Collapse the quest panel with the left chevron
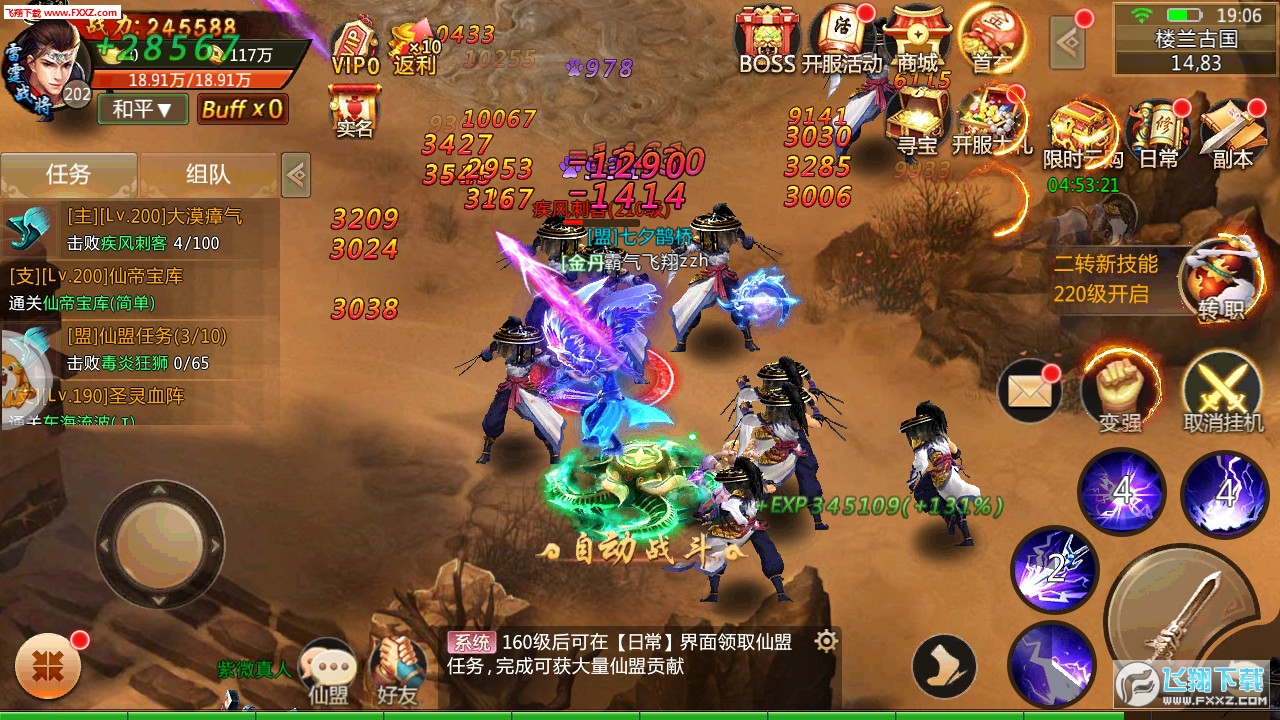Viewport: 1280px width, 720px height. pos(295,173)
